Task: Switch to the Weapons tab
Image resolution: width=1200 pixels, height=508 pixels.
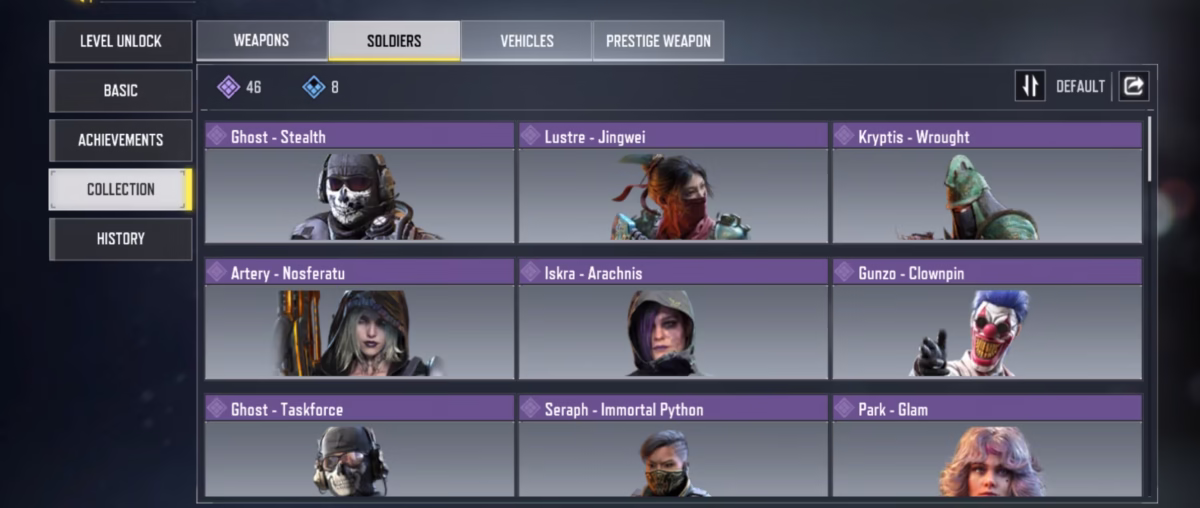Action: [261, 41]
